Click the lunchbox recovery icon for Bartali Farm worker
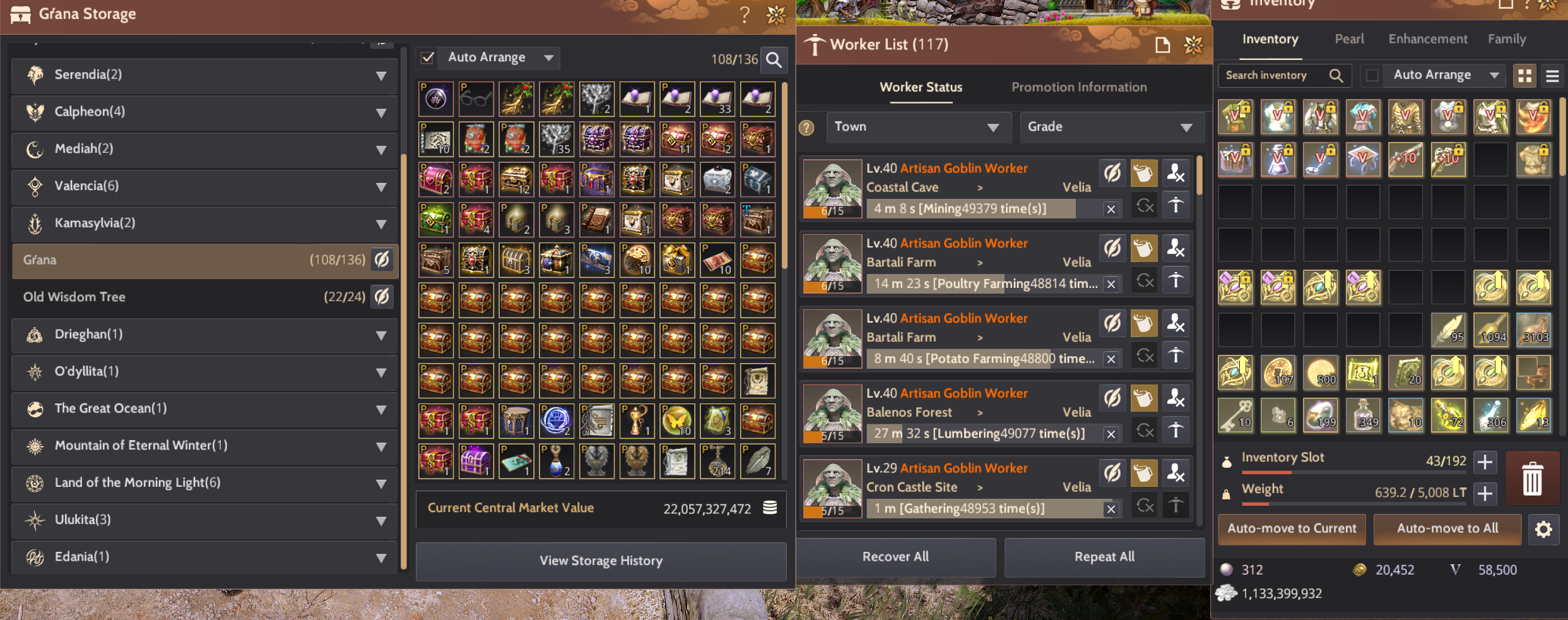 pos(1144,248)
